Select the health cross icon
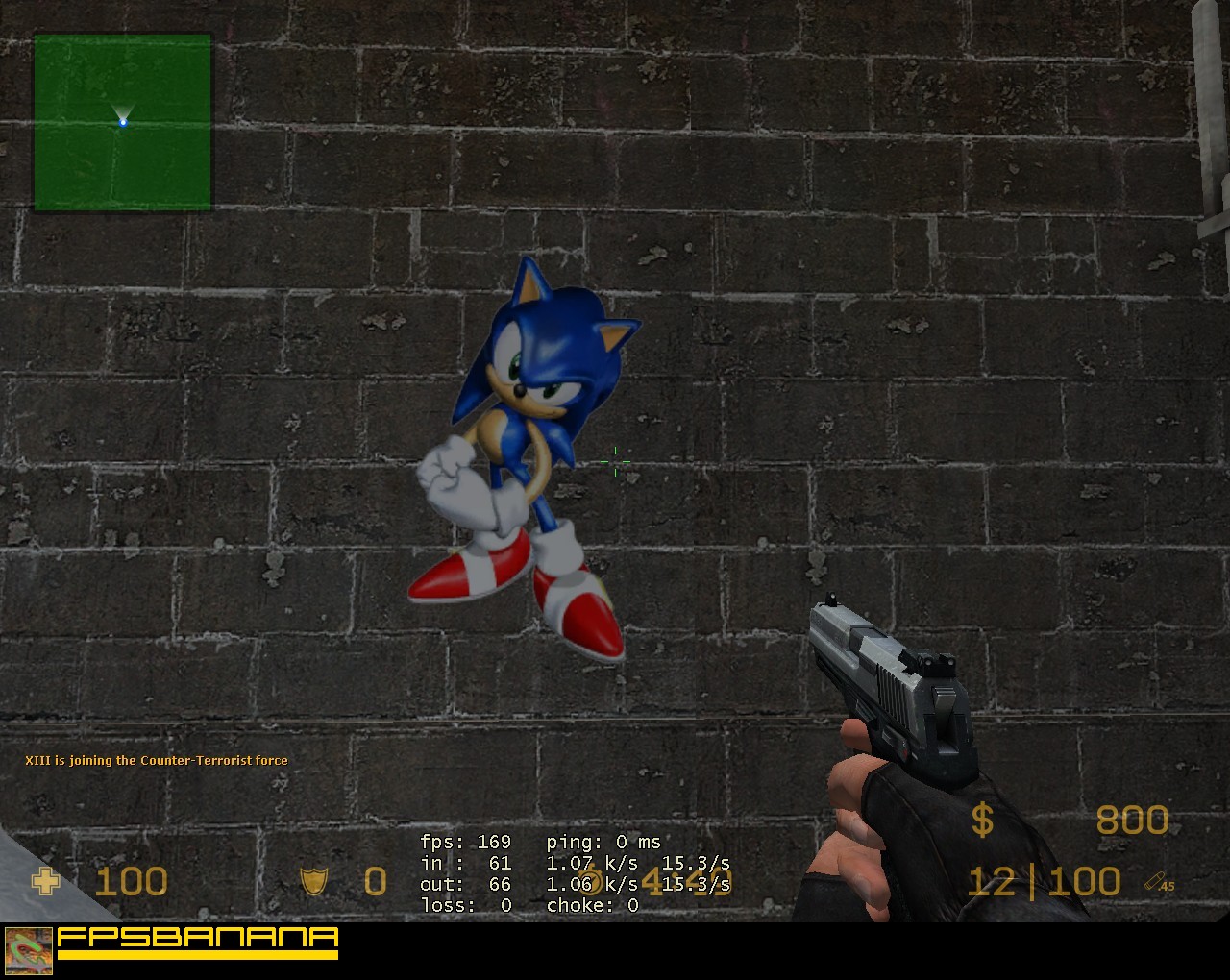Screen dimensions: 1230x980 [x=46, y=881]
